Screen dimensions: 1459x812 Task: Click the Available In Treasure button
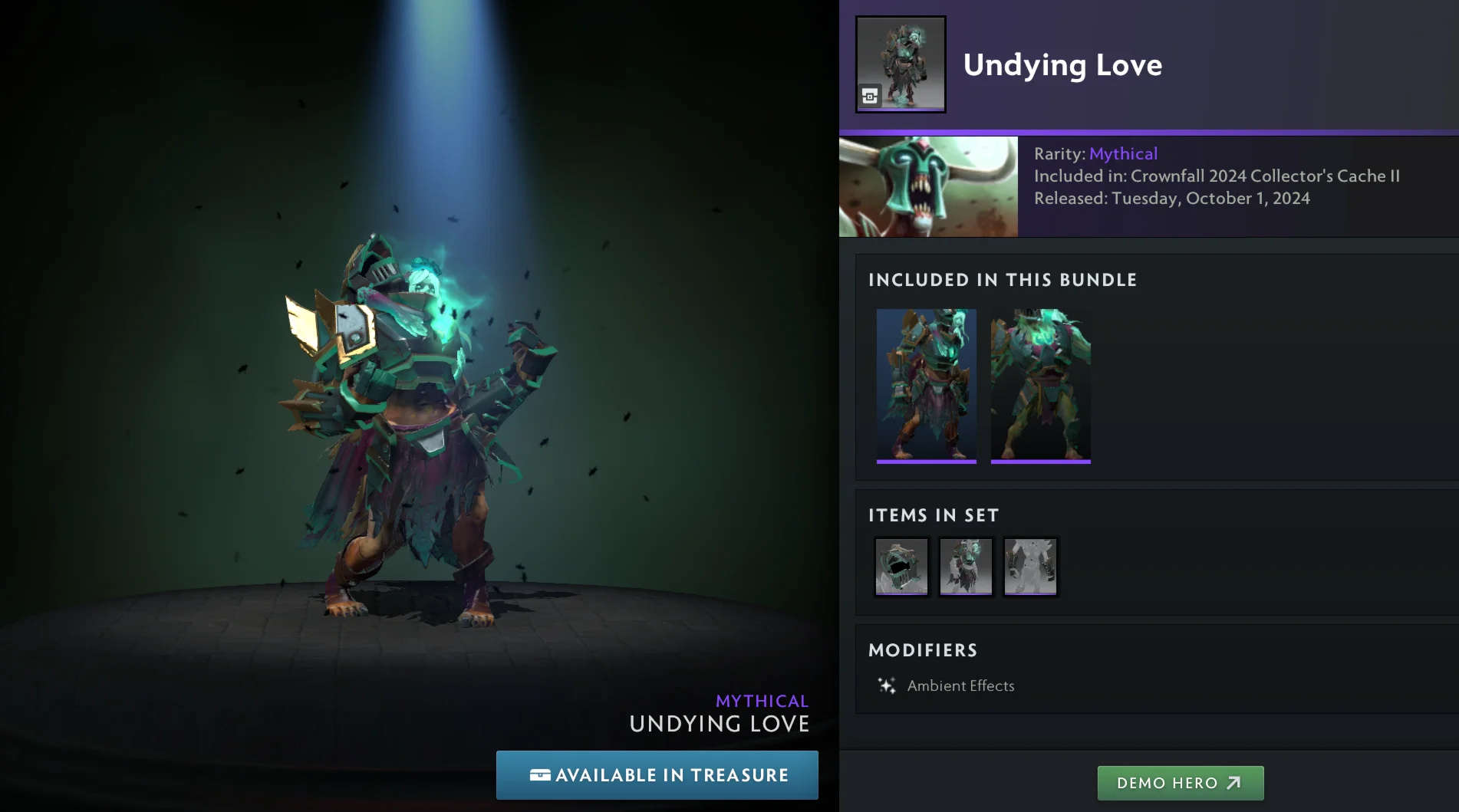point(657,775)
